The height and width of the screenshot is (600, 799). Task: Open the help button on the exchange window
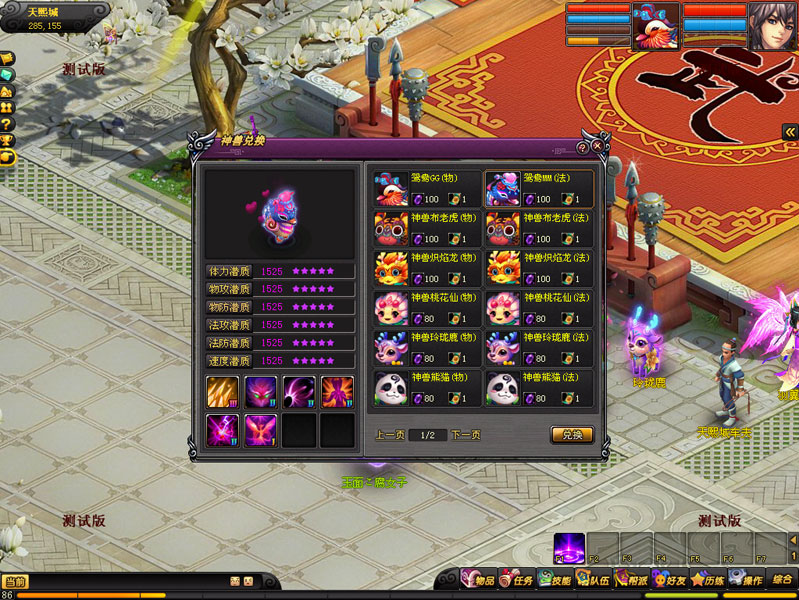(582, 147)
